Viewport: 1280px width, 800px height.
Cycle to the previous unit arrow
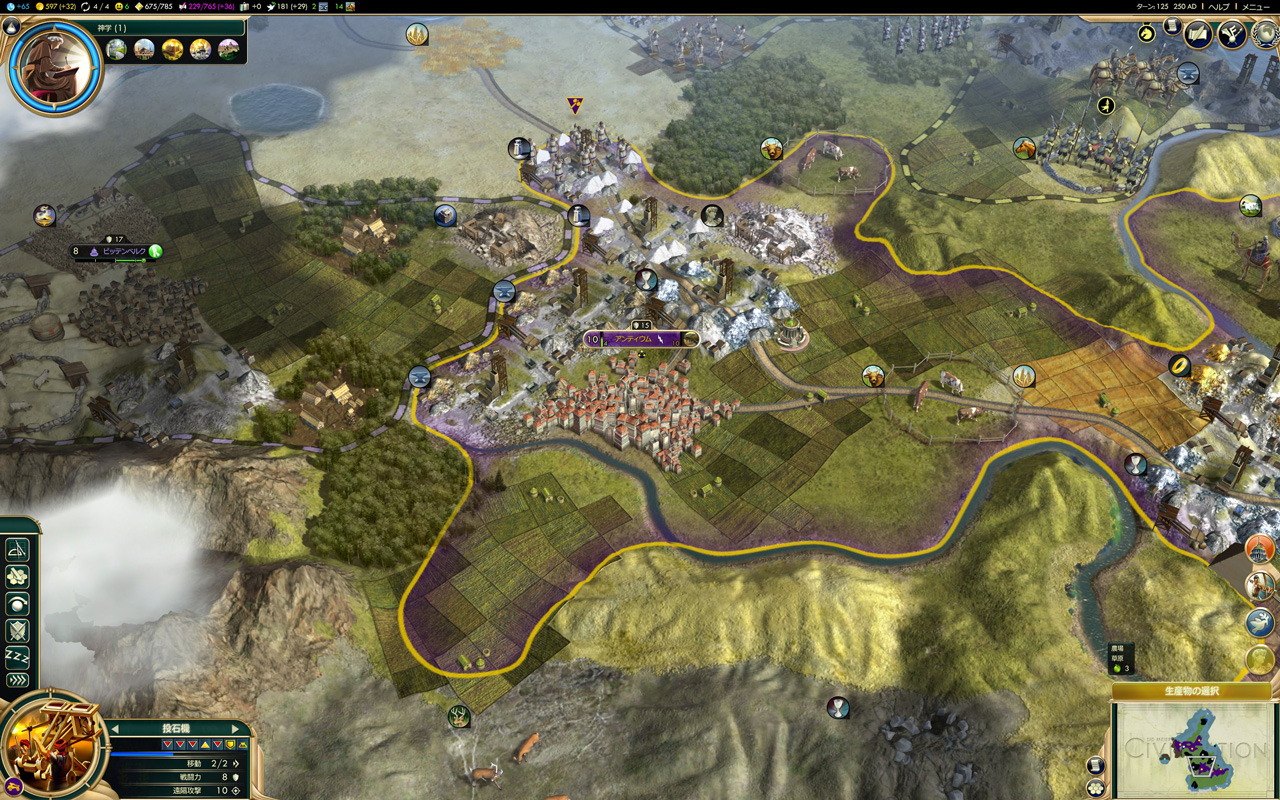(x=114, y=729)
